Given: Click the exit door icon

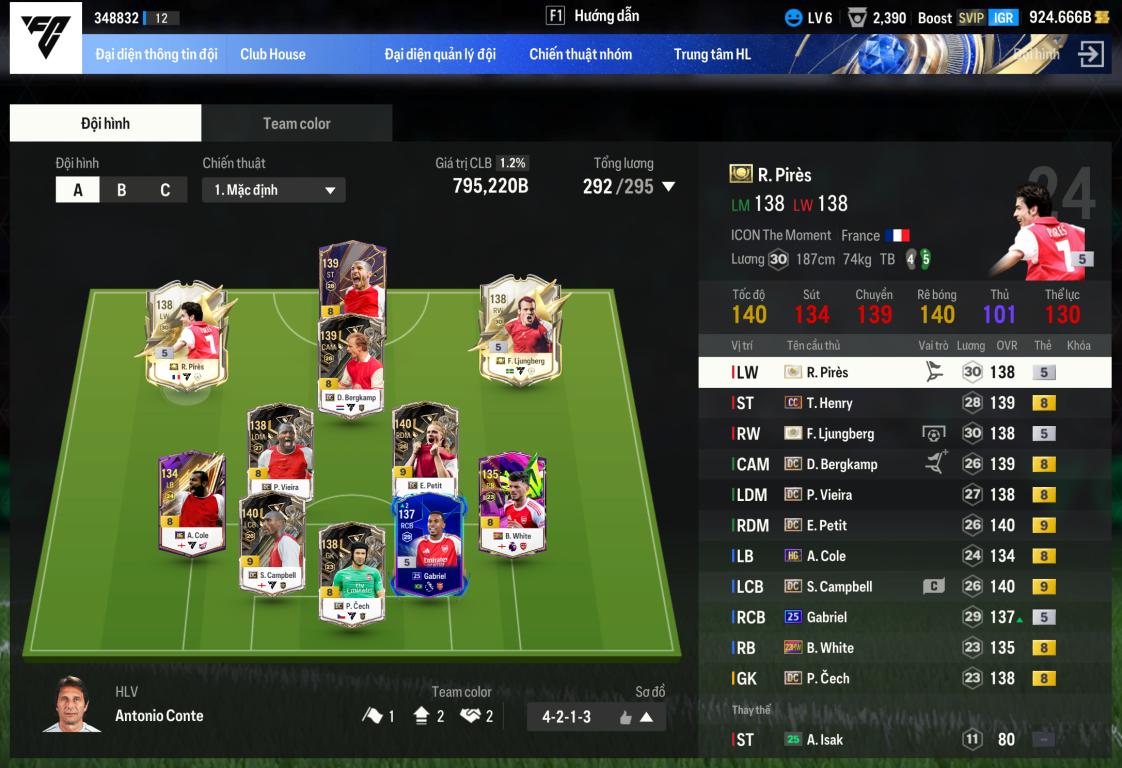Looking at the screenshot, I should pos(1091,54).
